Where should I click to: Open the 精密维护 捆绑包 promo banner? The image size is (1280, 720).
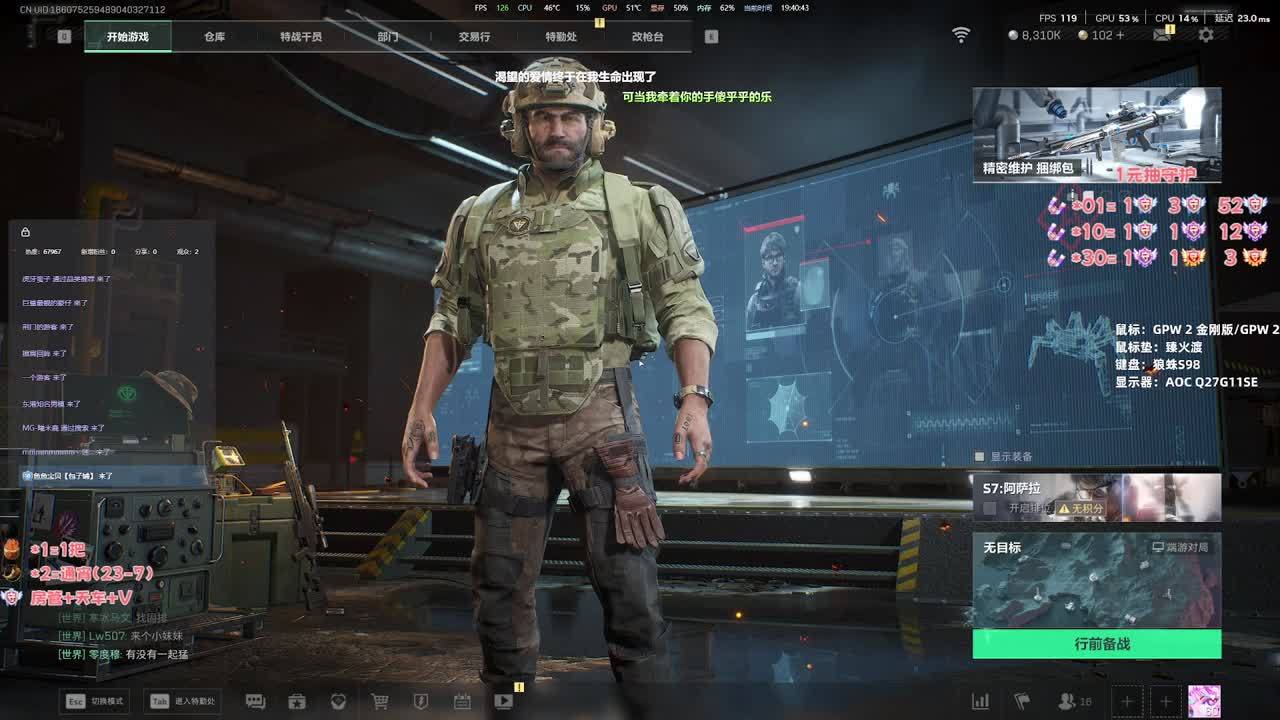(1096, 134)
